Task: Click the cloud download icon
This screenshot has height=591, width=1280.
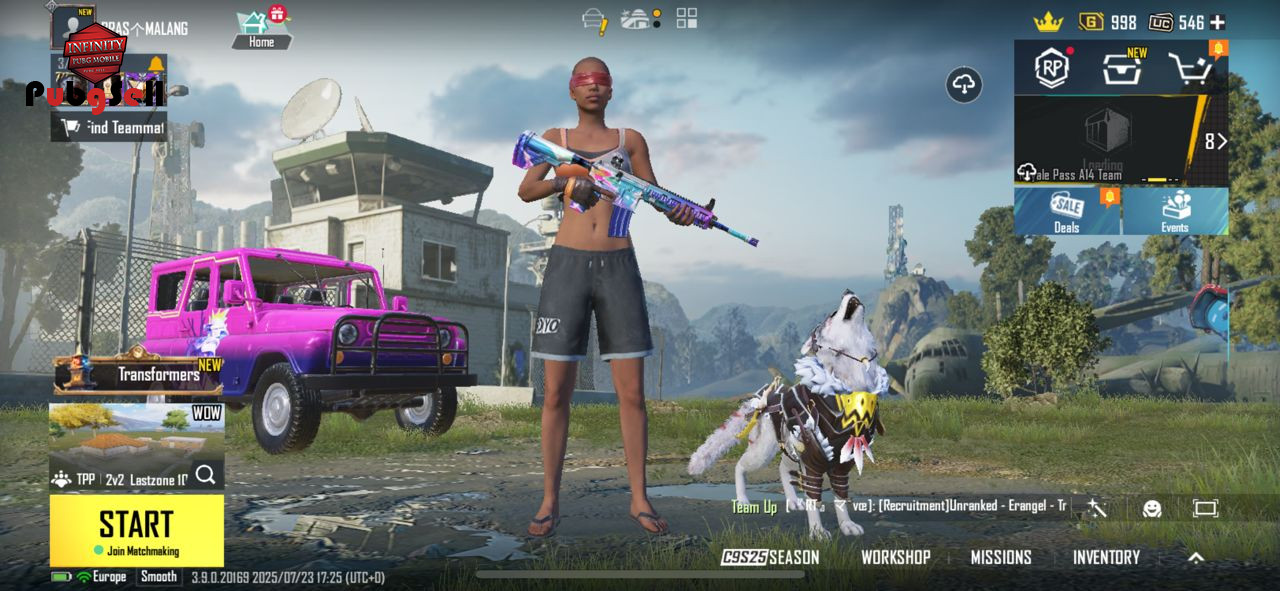Action: [x=964, y=86]
